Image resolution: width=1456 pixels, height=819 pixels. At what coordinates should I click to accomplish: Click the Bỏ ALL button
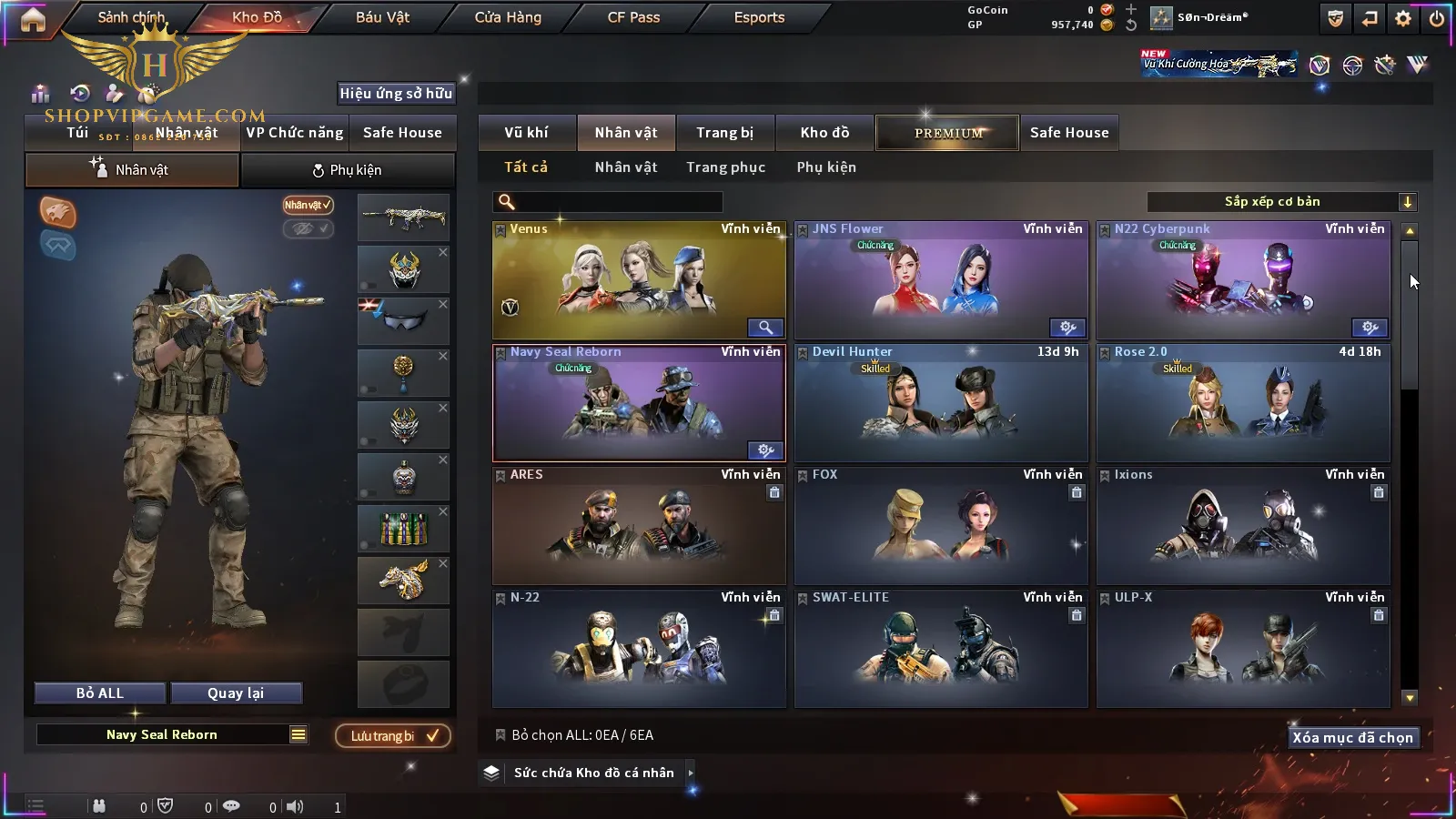[x=100, y=693]
